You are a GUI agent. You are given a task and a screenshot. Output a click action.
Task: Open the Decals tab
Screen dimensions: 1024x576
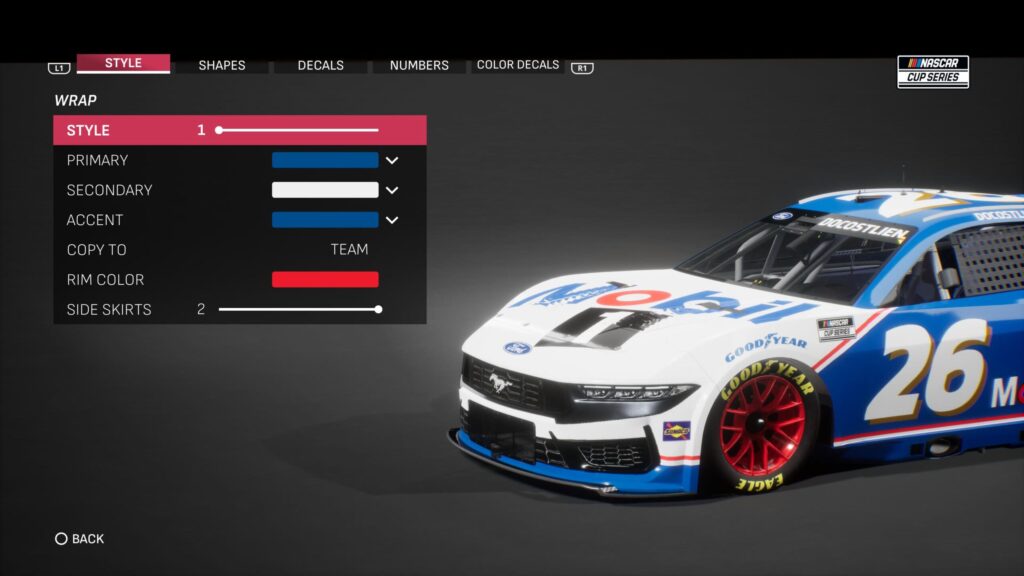(x=321, y=65)
